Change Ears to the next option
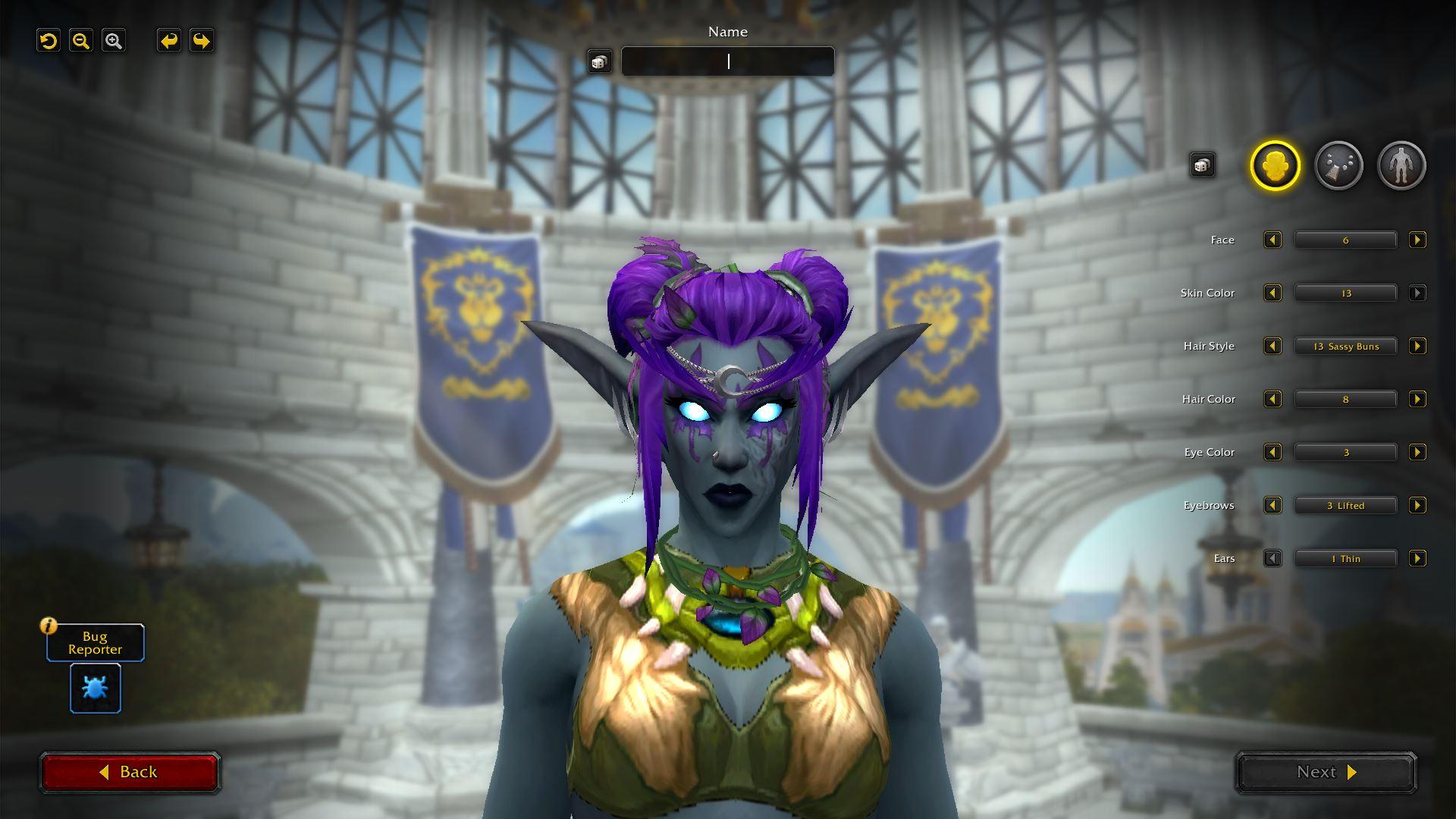The image size is (1456, 819). [x=1417, y=559]
